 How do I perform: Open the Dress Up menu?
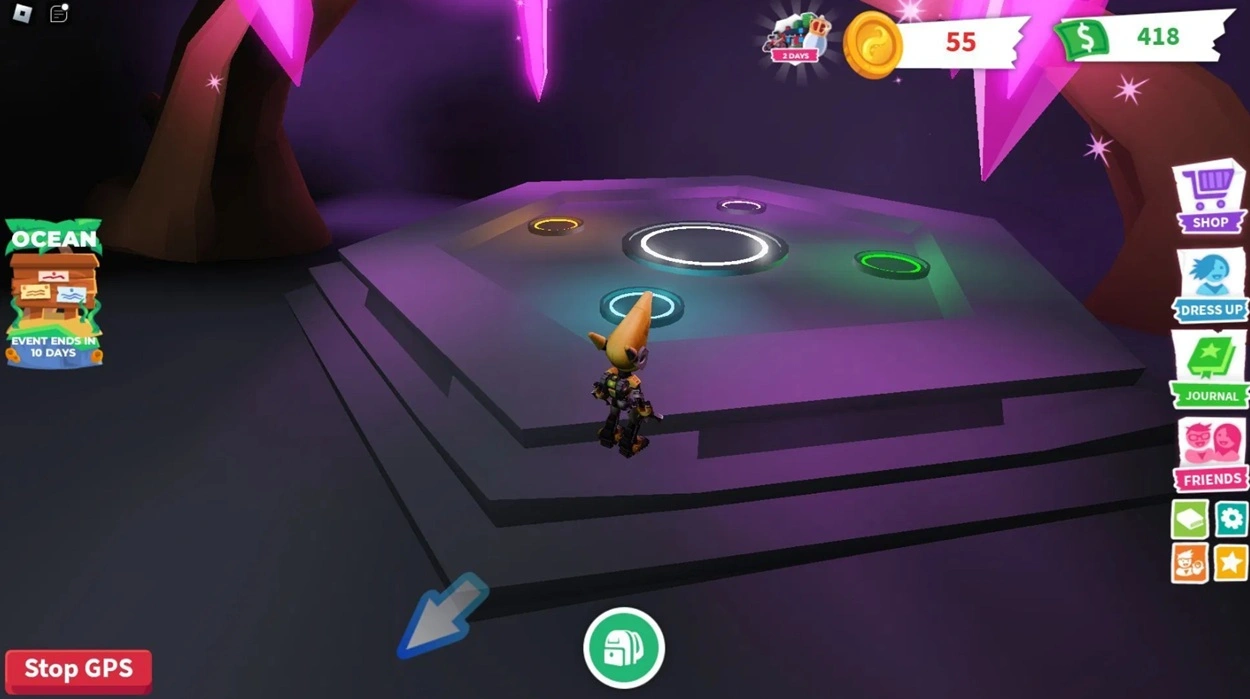[x=1211, y=285]
